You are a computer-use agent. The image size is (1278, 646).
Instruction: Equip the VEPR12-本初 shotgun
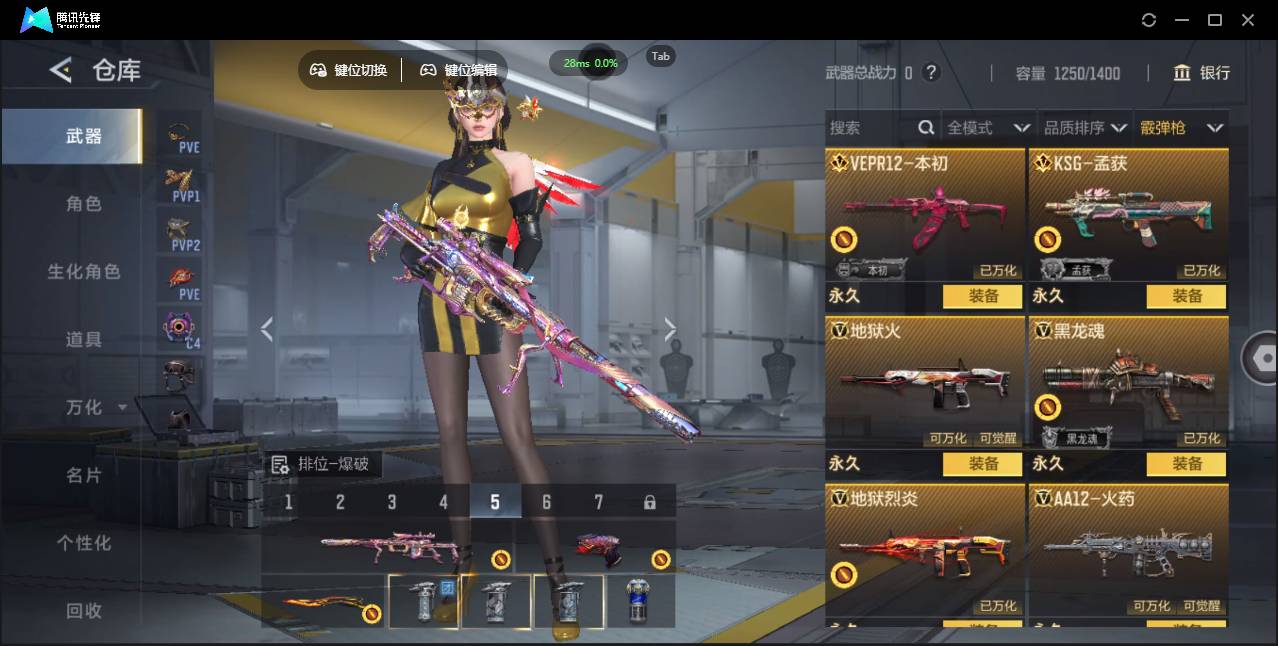click(983, 296)
